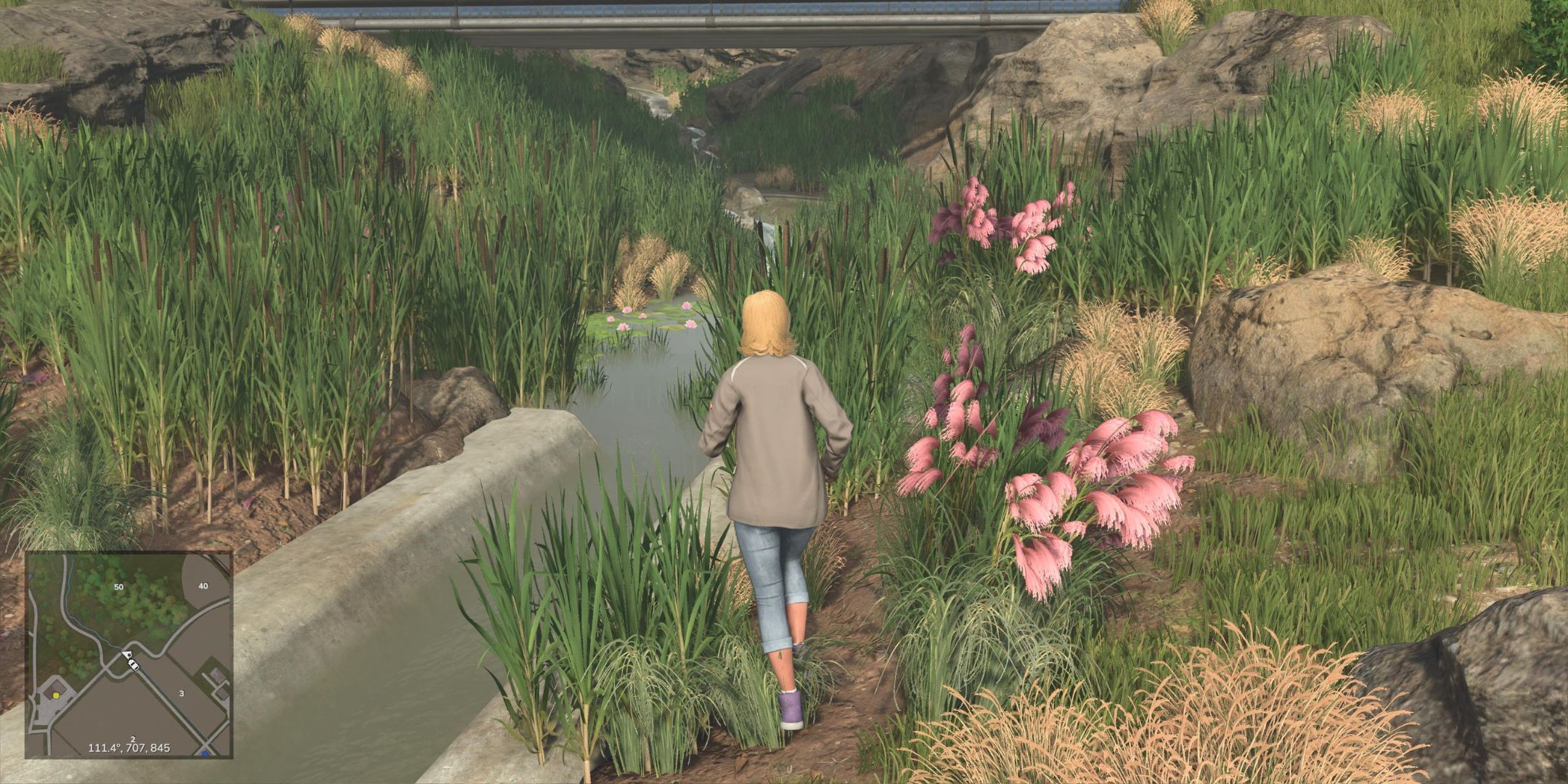Choose field 40 on the minimap
The height and width of the screenshot is (784, 1568).
[203, 586]
